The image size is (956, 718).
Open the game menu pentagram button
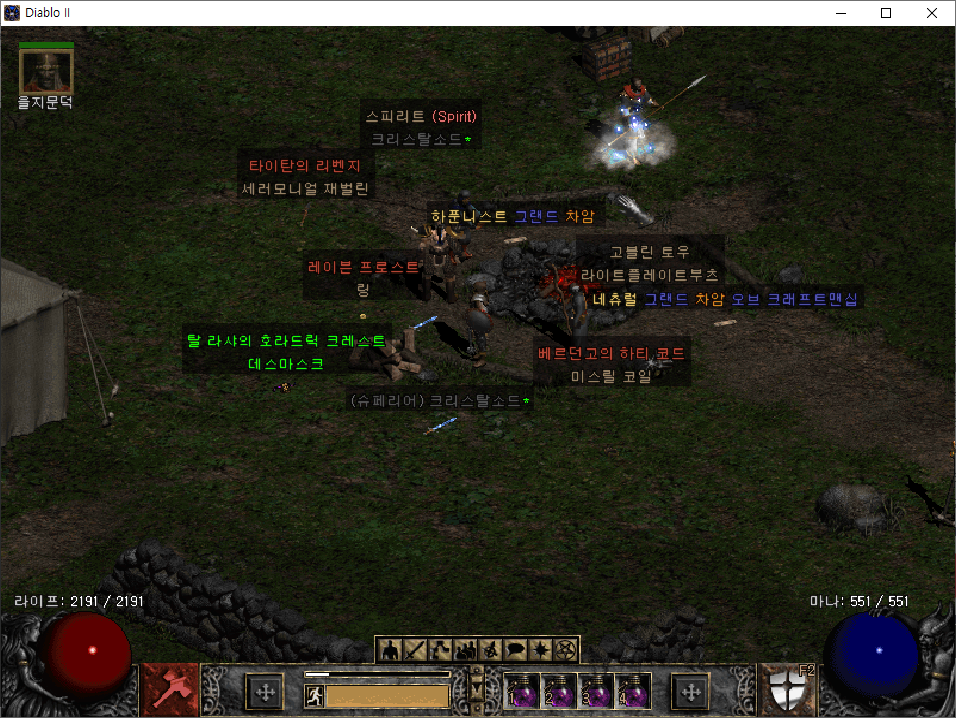point(567,650)
